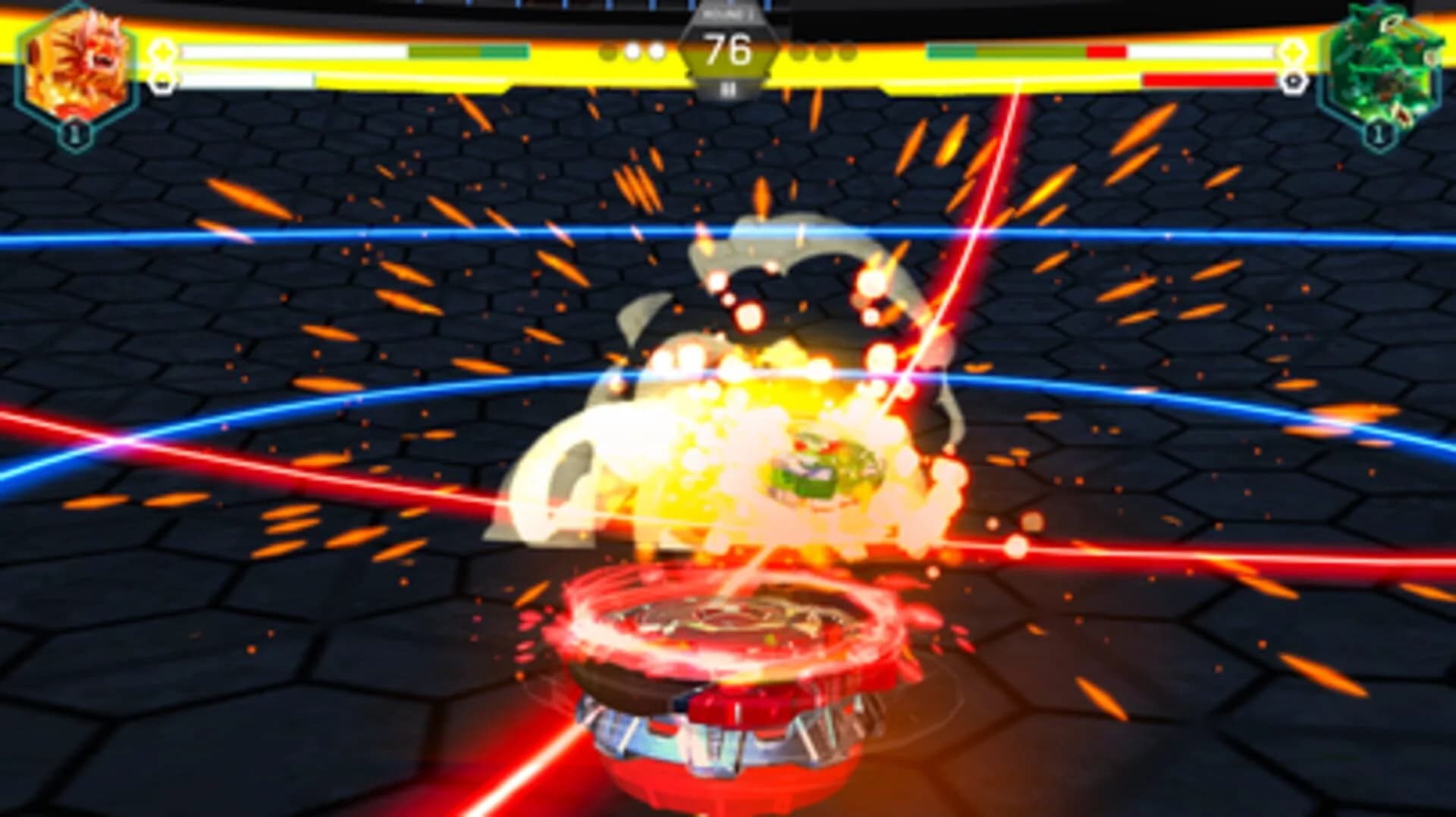Toggle a special meter dot right of the timer
This screenshot has height=817, width=1456.
pos(802,52)
